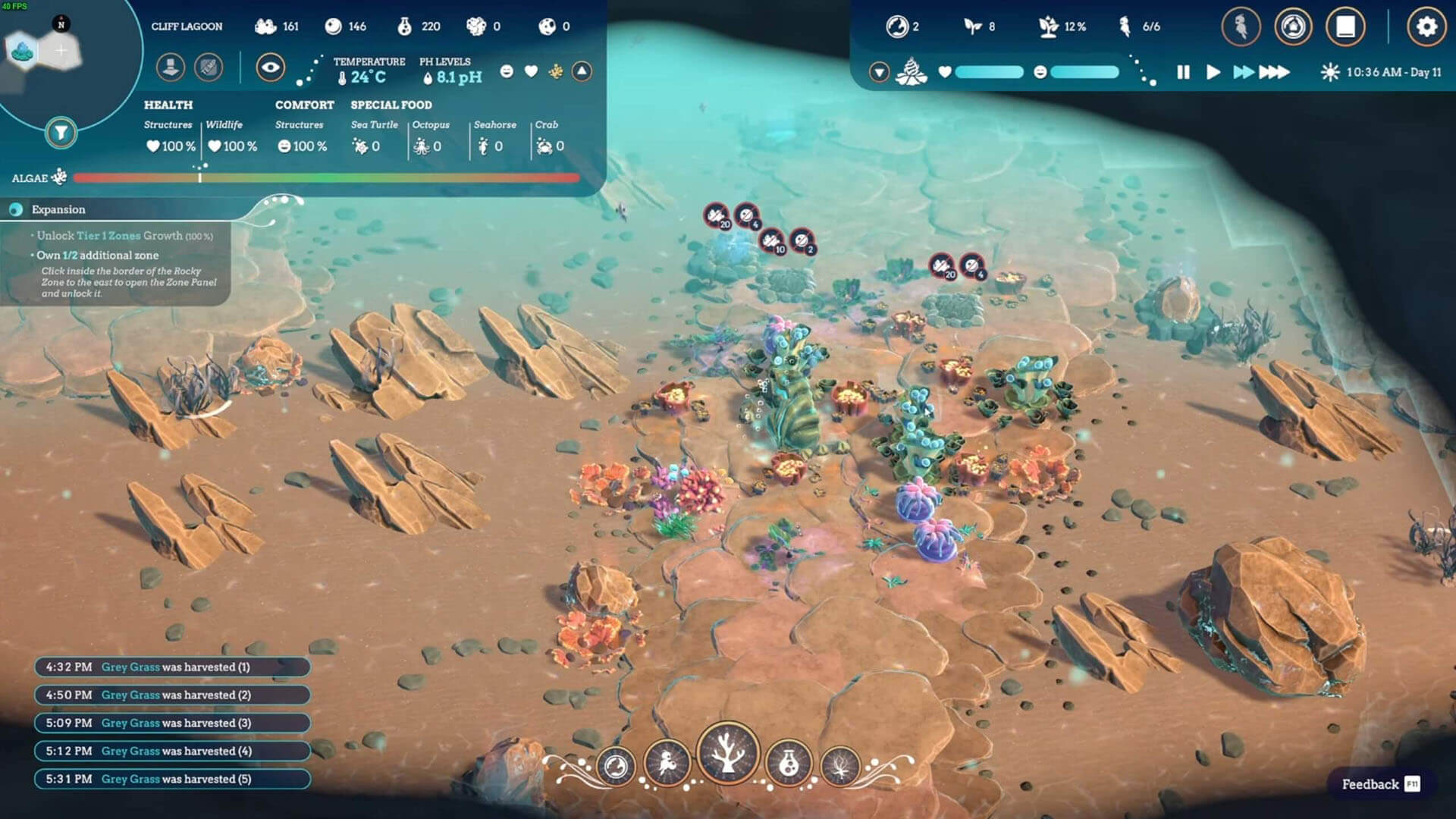Send feedback via the Feedback button
Image resolution: width=1456 pixels, height=819 pixels.
click(1379, 784)
